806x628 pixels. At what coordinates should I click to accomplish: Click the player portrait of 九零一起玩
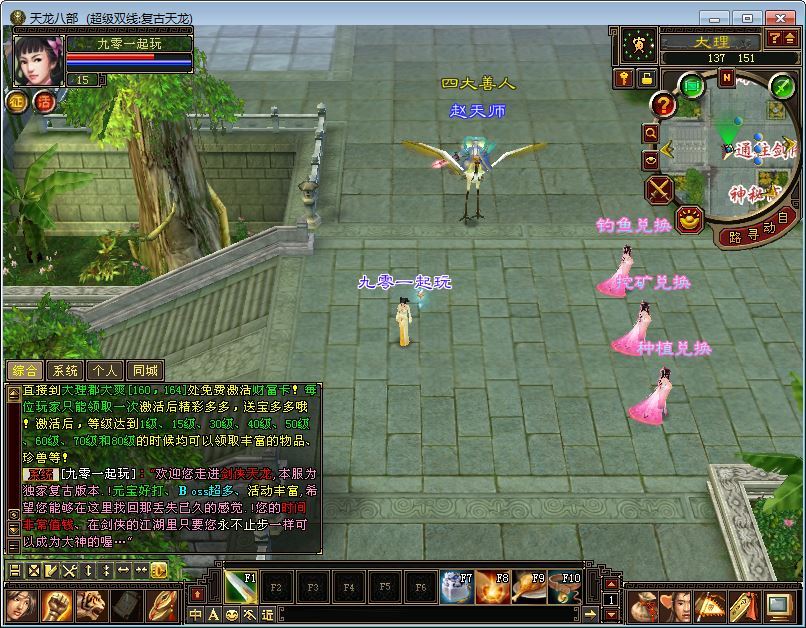[x=37, y=61]
